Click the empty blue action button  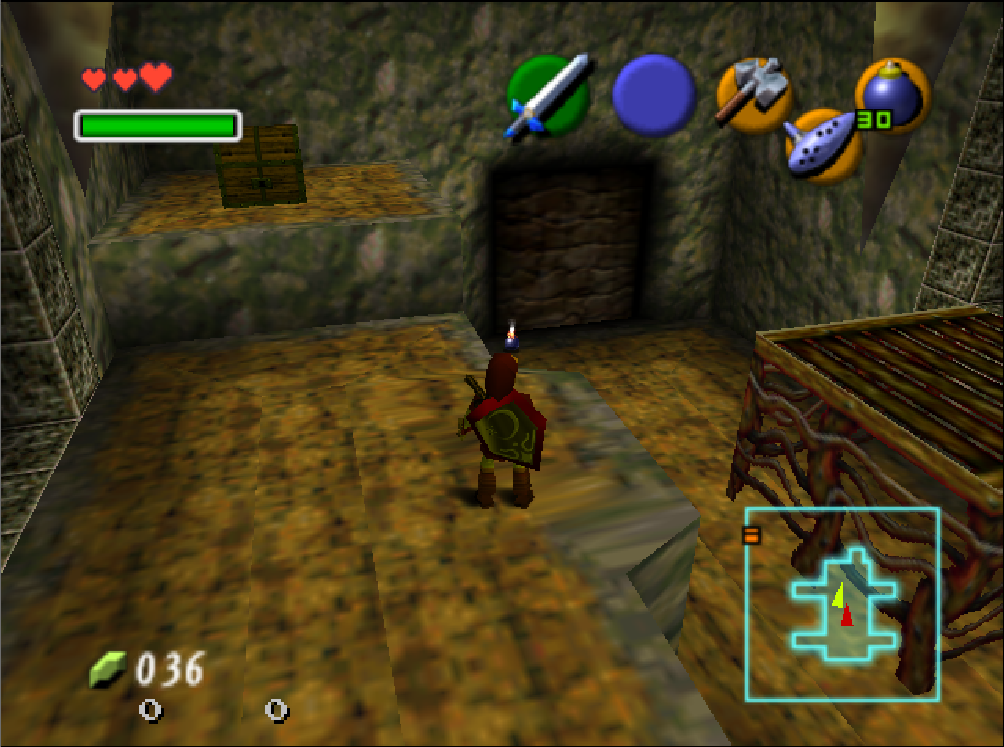(x=654, y=95)
